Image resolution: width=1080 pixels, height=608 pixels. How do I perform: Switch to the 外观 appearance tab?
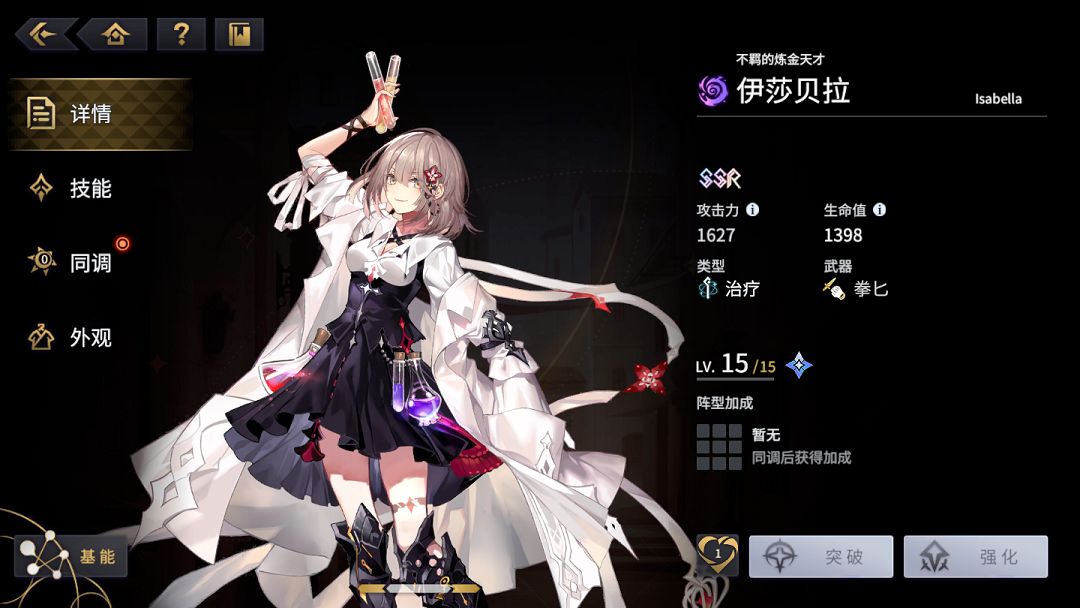pos(88,338)
